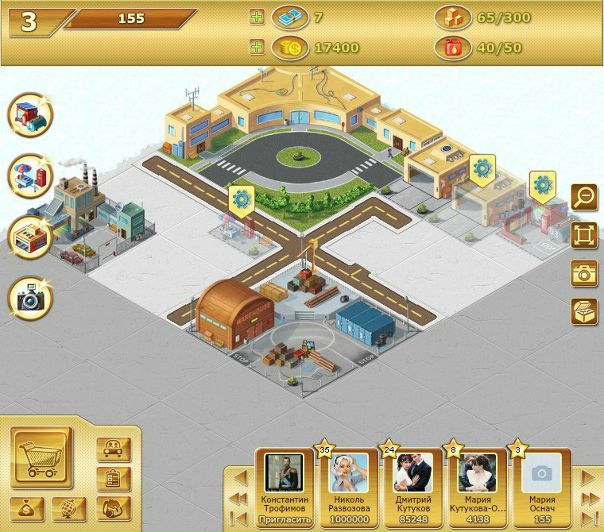Take a screenshot with the square camera button
604x532 pixels.
tap(583, 273)
